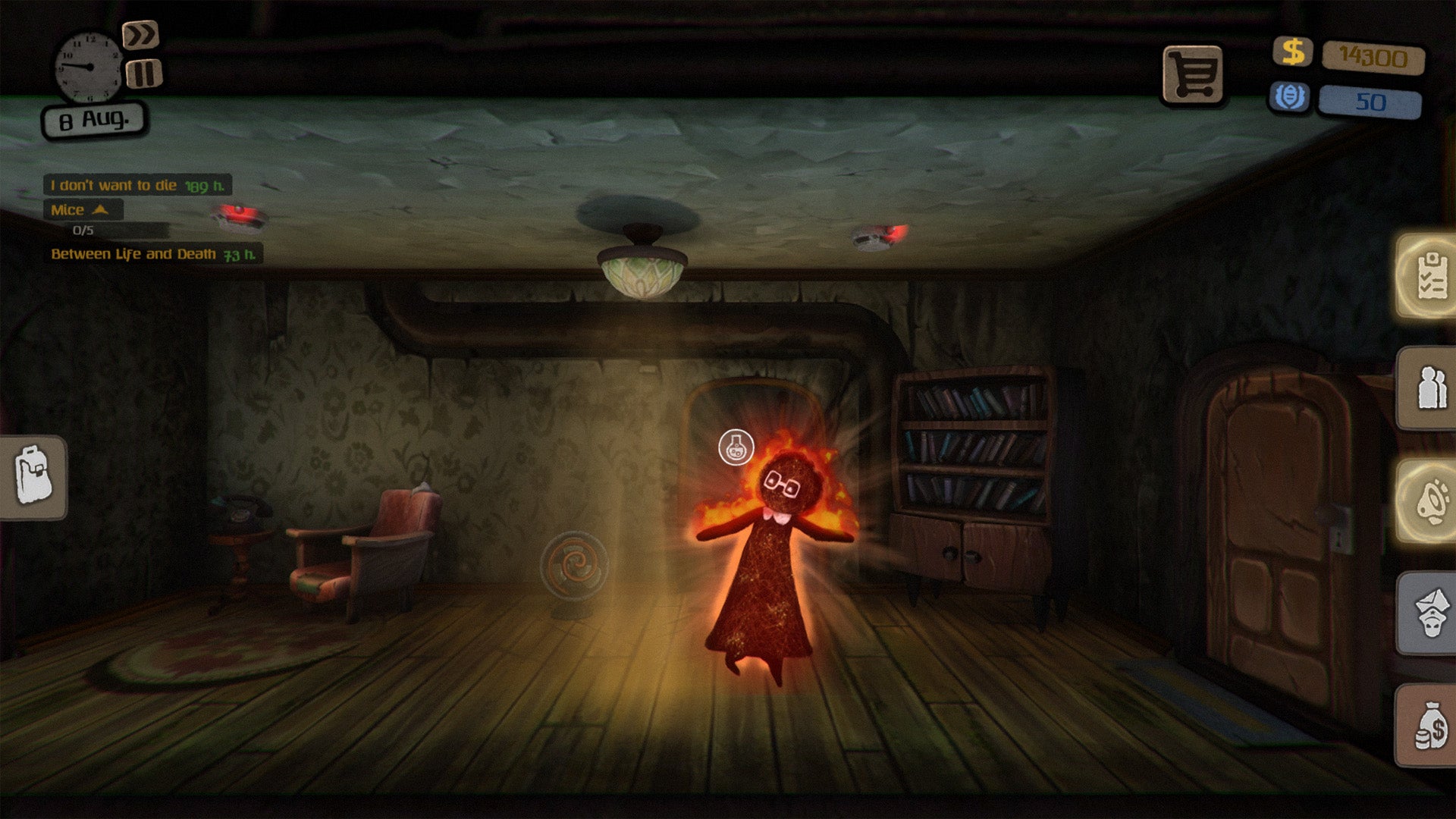Click the potion icon above the burning character
This screenshot has width=1456, height=819.
736,447
